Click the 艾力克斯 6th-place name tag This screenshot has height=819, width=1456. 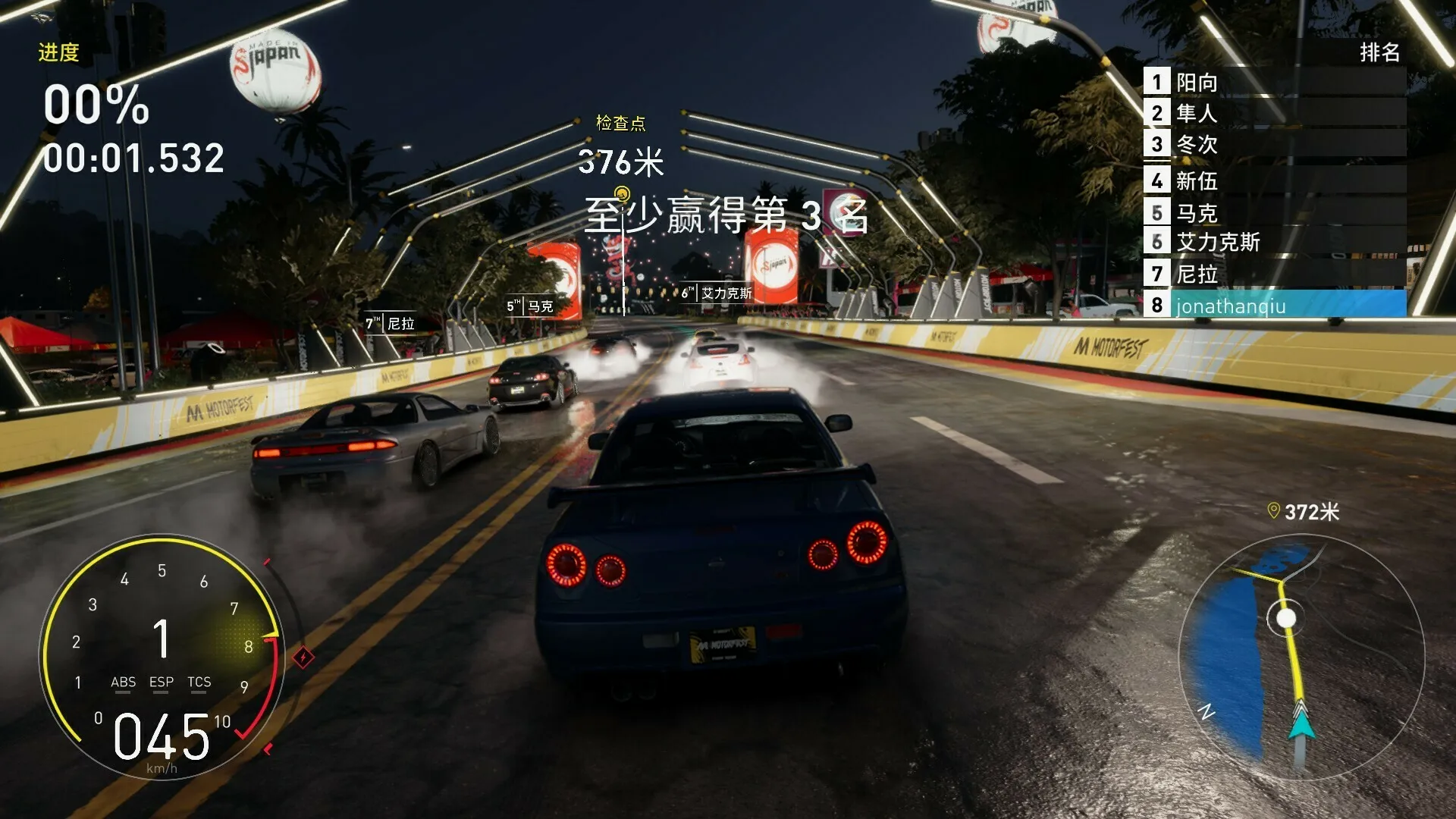717,293
